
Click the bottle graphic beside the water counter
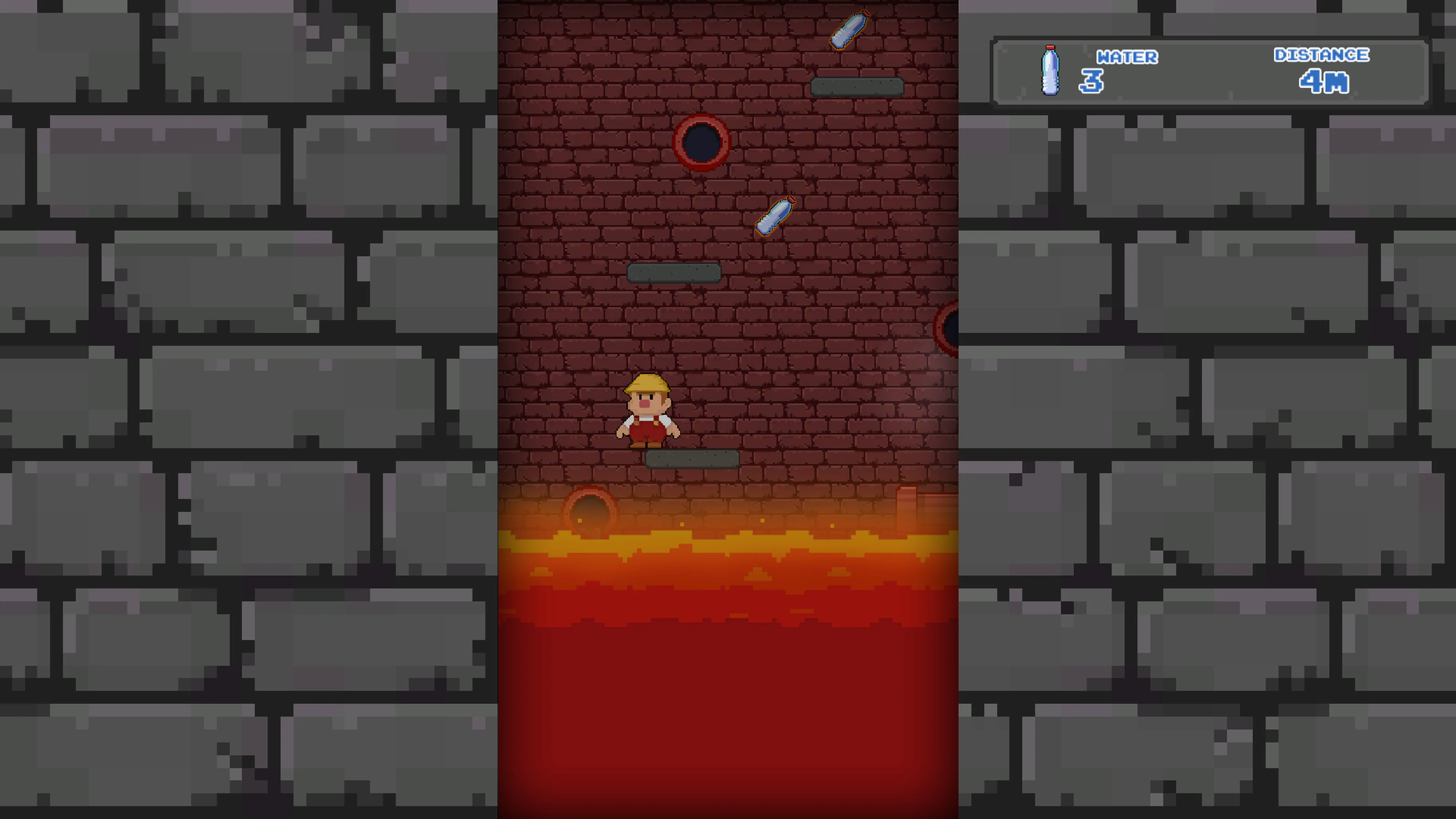pos(1050,71)
